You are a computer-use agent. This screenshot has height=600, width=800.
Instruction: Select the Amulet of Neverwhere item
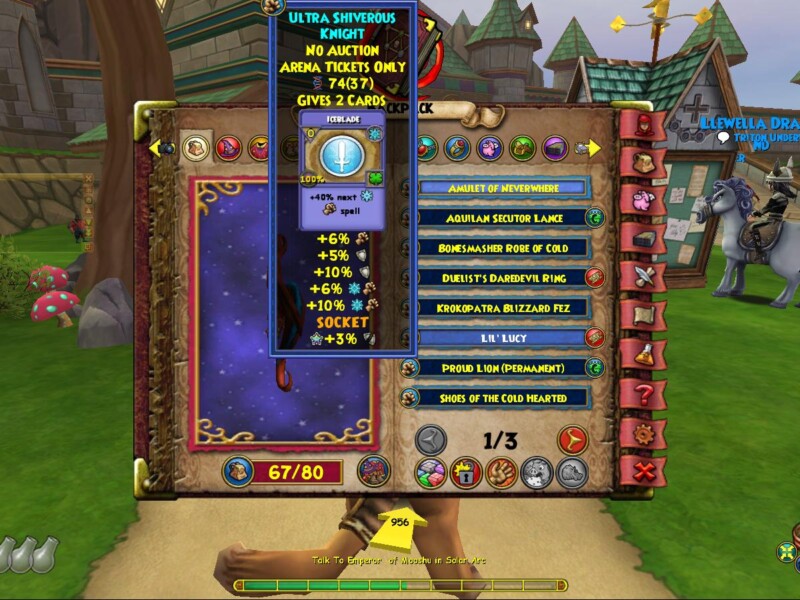[x=504, y=188]
